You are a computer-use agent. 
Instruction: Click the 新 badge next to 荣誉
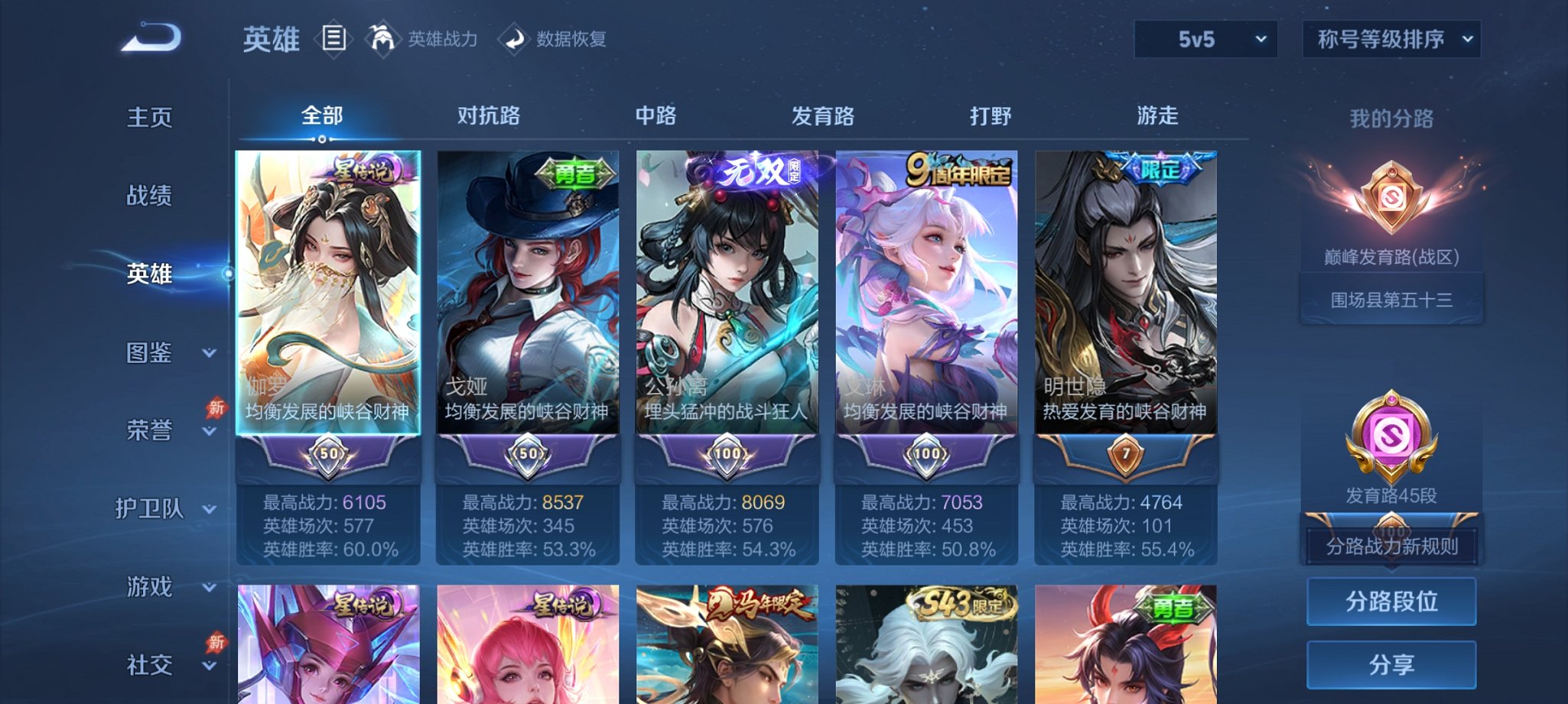[216, 409]
